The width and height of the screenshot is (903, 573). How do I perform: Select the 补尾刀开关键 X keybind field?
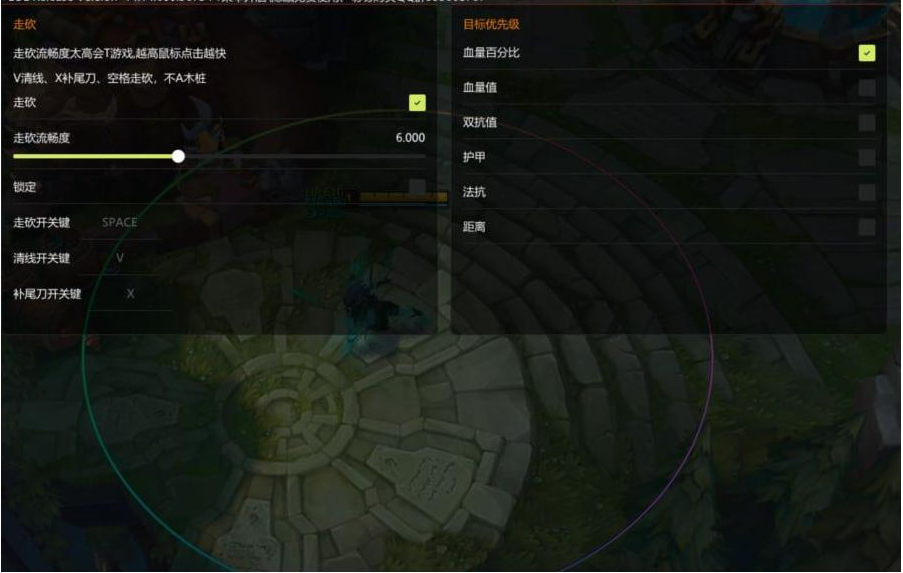pos(130,294)
